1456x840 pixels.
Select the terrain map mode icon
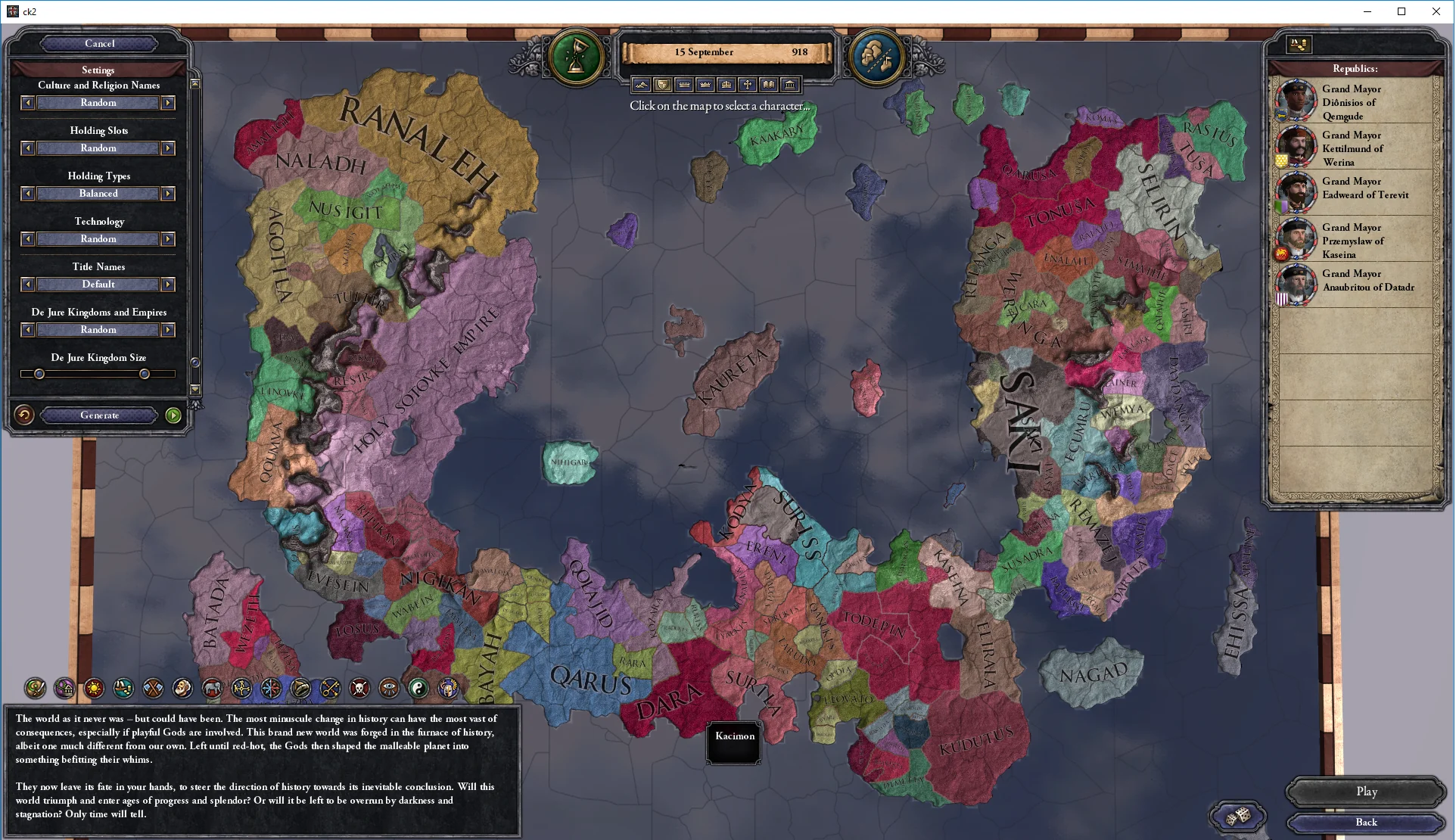[642, 84]
